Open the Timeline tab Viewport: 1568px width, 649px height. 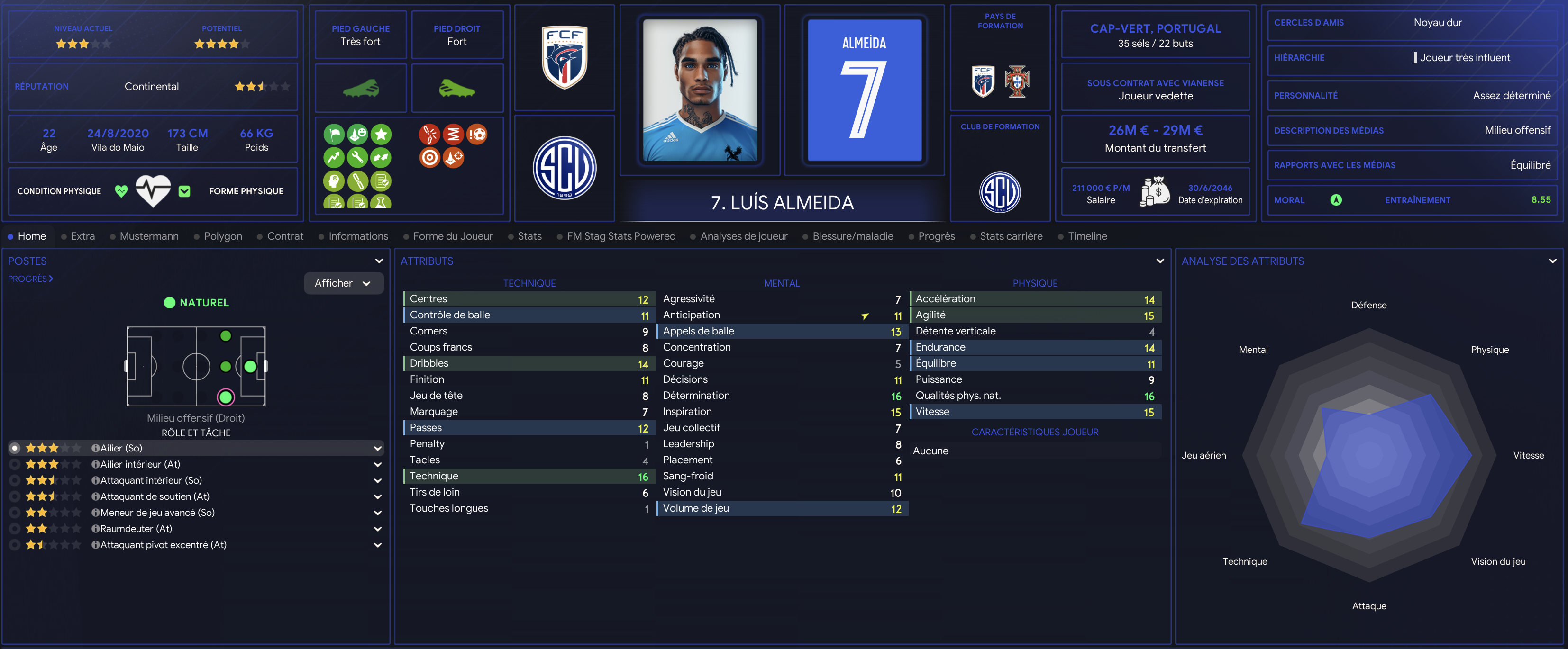pos(1087,236)
